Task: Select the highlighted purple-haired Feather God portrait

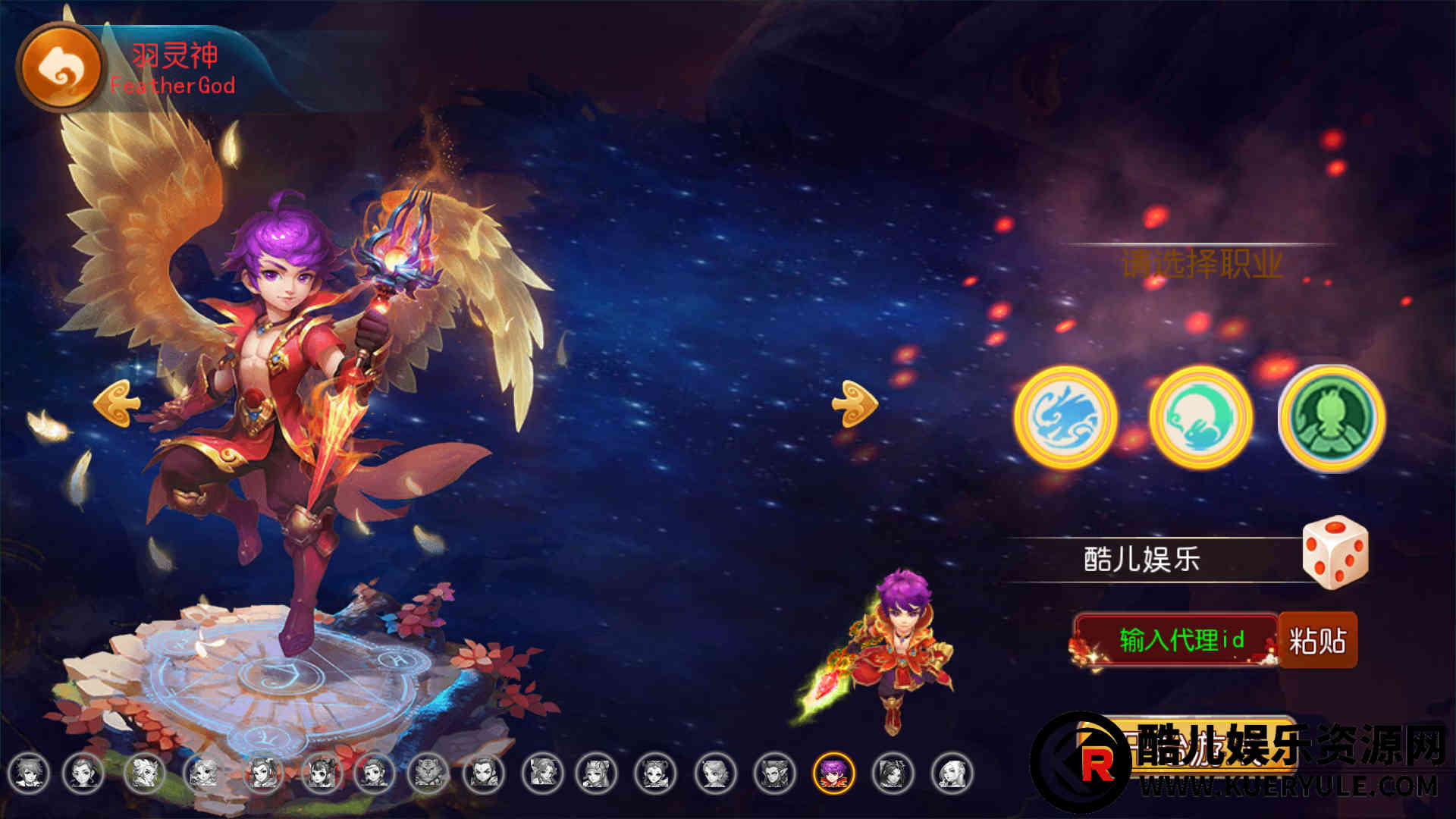Action: tap(833, 773)
